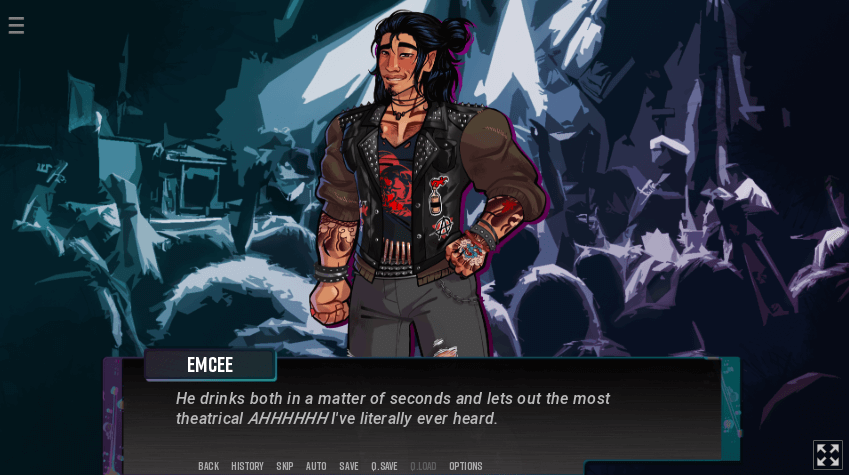Open the Save game screen

pos(349,466)
